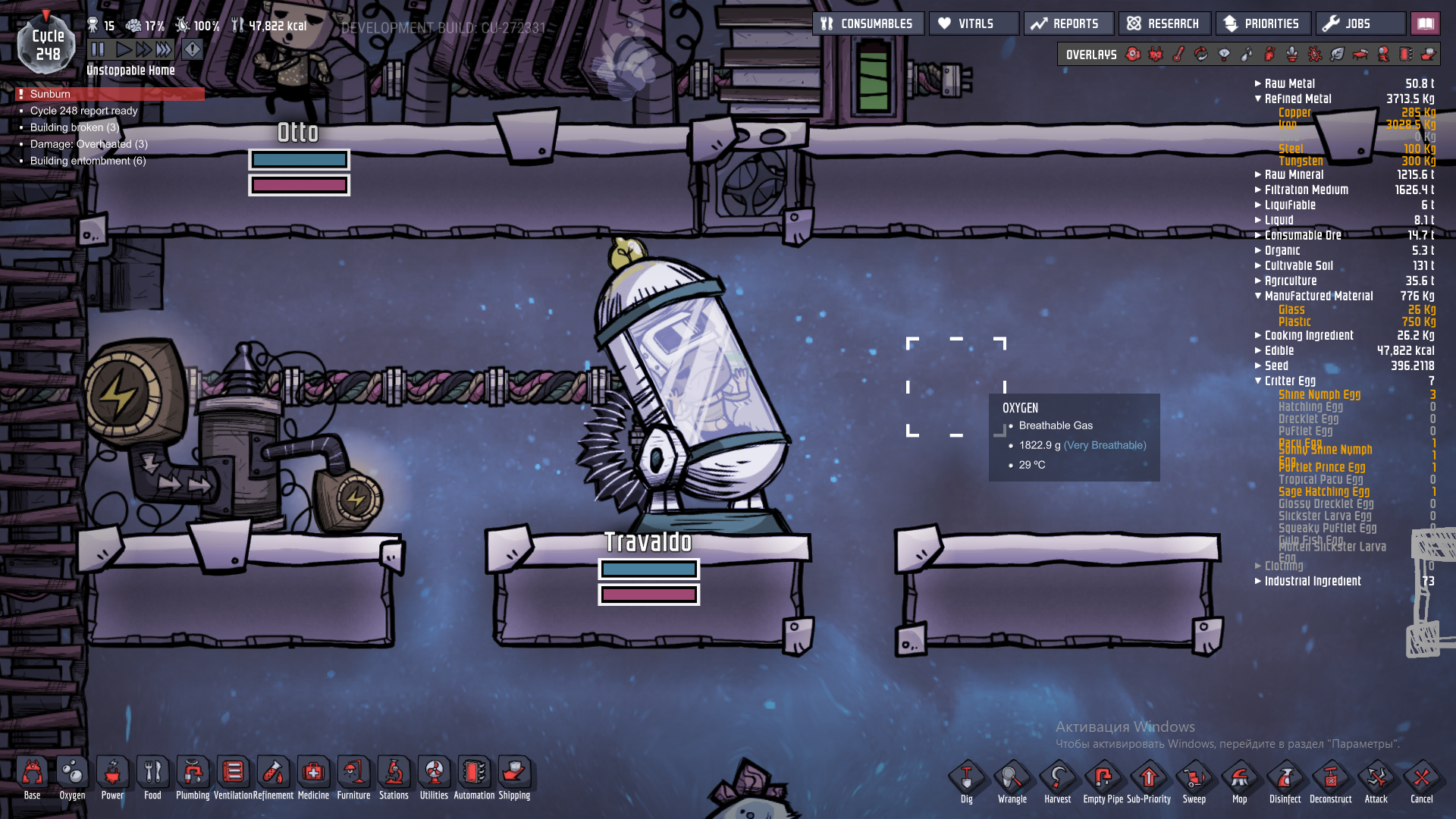
Task: Choose the Plumbing build category
Action: click(x=193, y=777)
